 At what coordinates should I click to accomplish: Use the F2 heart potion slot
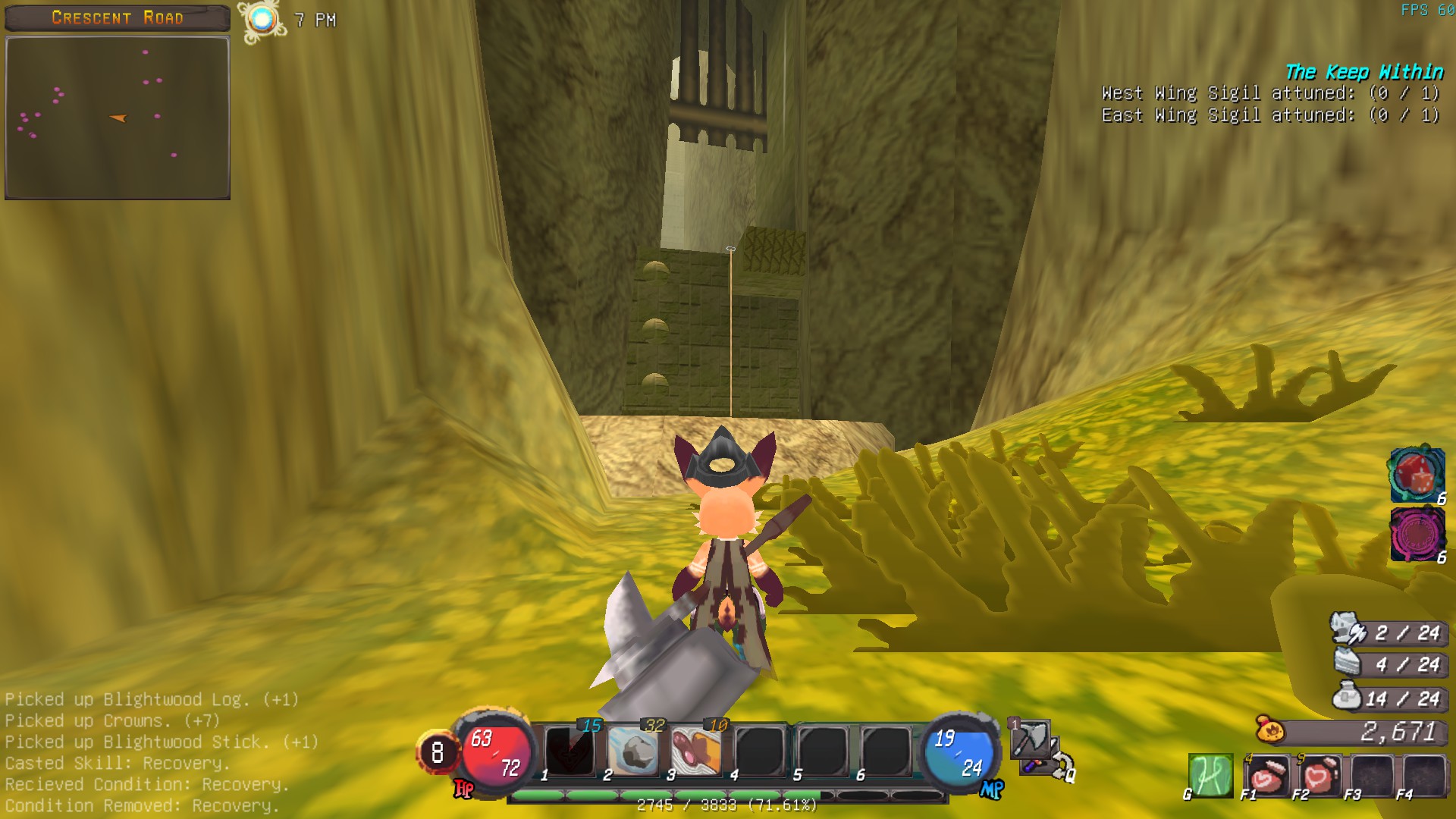point(1319,776)
